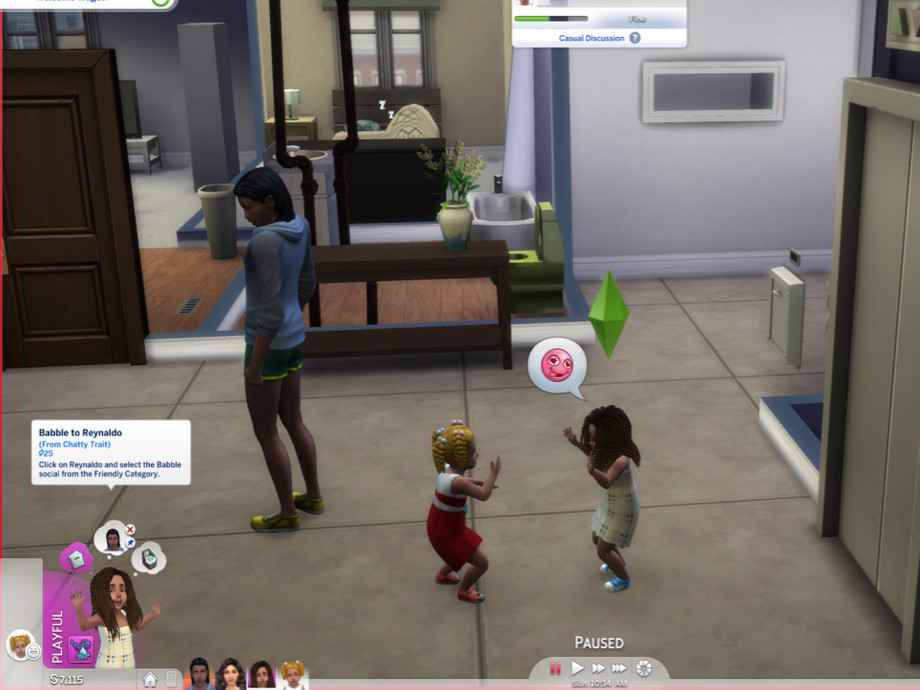Viewport: 920px width, 690px height.
Task: Select the wavy-haired woman household portrait
Action: tap(231, 675)
